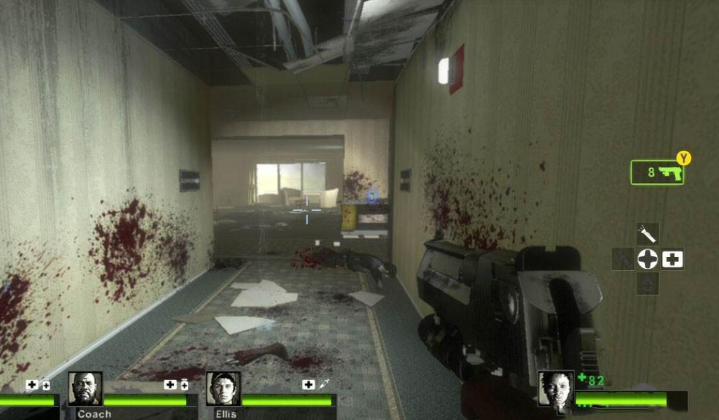Click Coach's teammate portrait
719x420 pixels.
85,388
